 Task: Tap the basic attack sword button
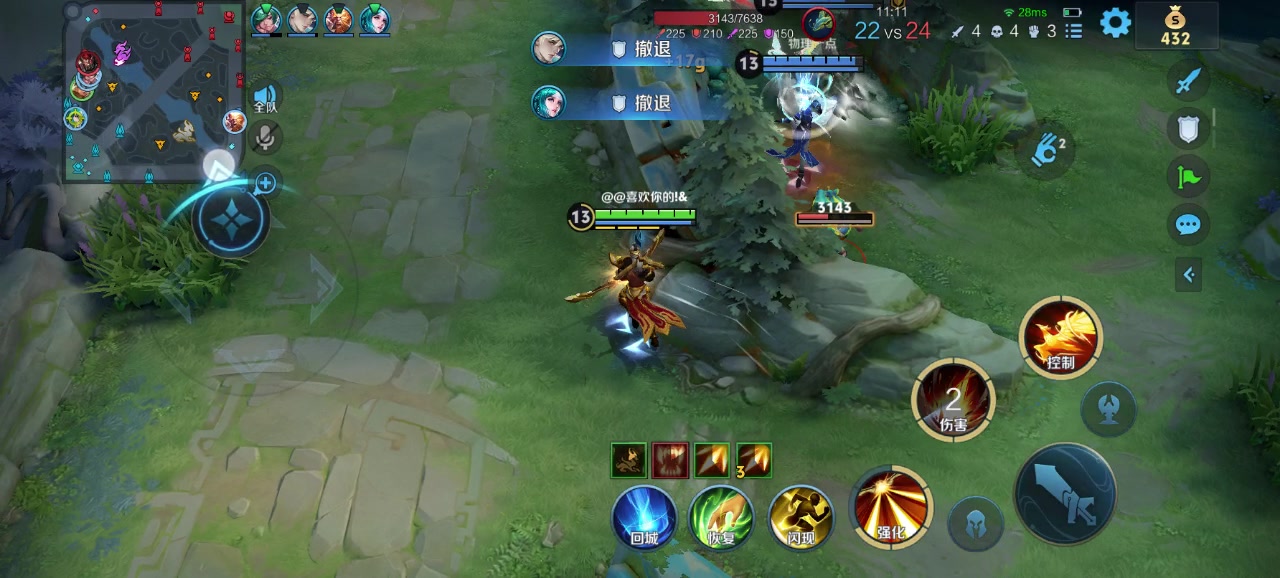click(x=1065, y=495)
